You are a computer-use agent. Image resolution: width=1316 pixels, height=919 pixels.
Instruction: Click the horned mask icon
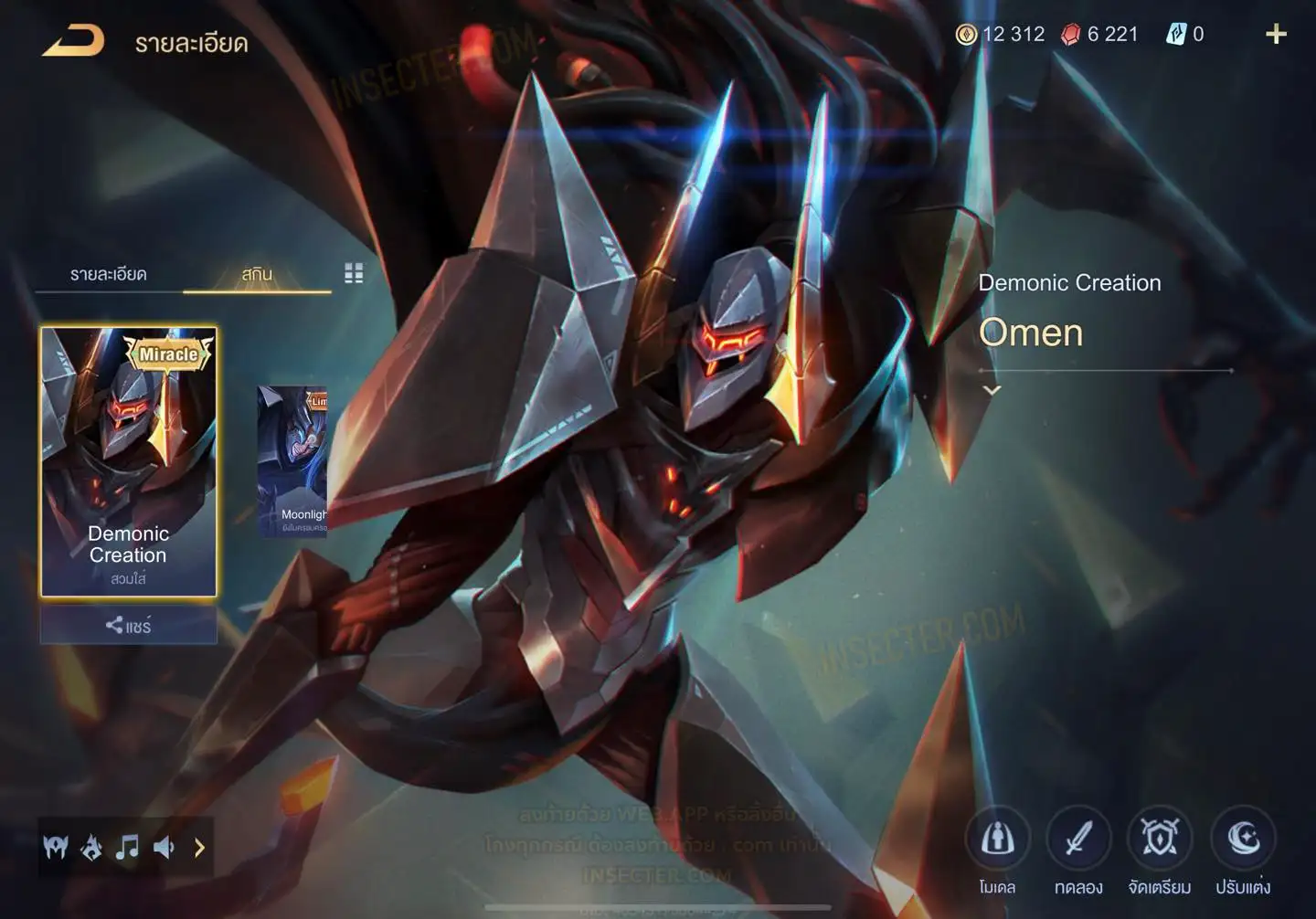56,848
